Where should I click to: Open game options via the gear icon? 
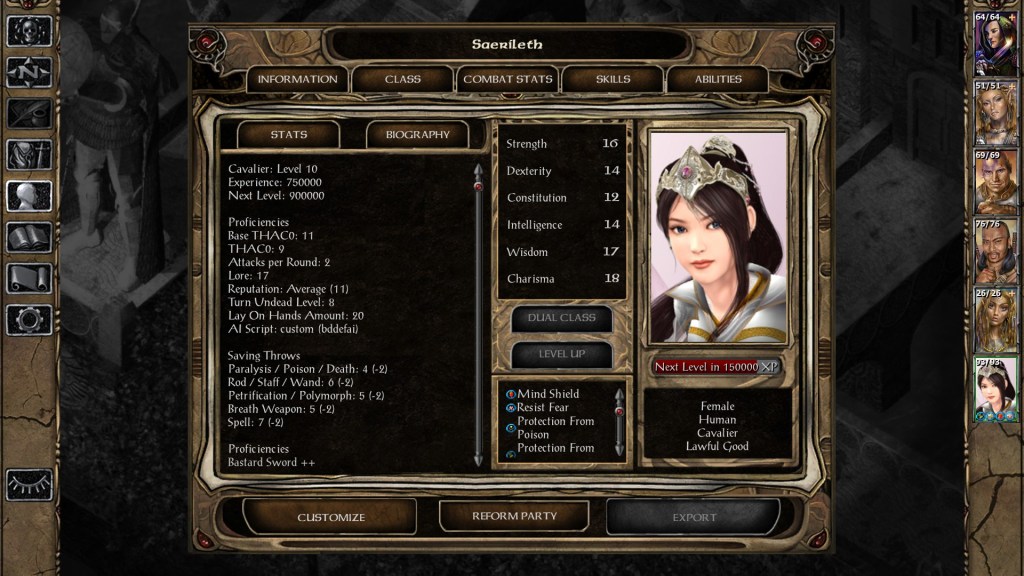(x=29, y=320)
